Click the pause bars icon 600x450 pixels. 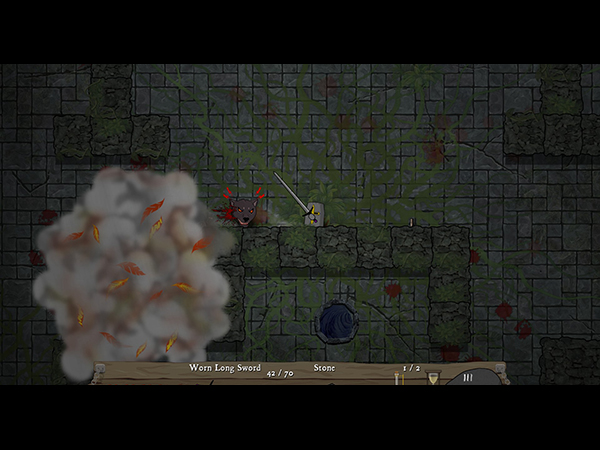(467, 378)
